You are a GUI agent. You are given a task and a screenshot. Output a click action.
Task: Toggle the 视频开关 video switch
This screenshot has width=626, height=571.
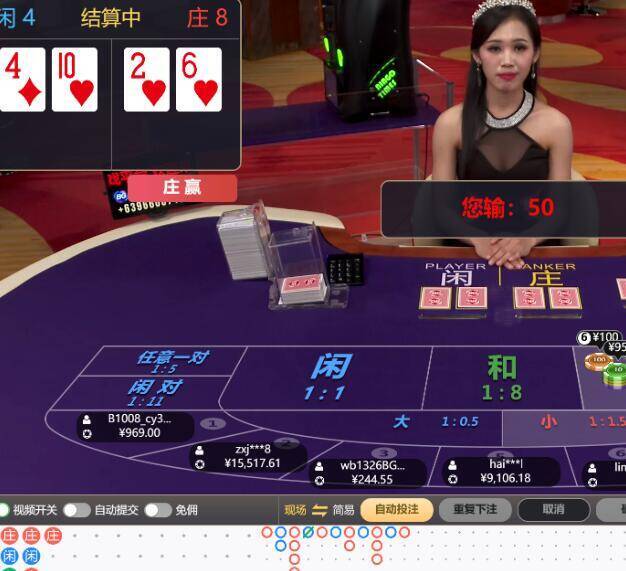pos(4,510)
